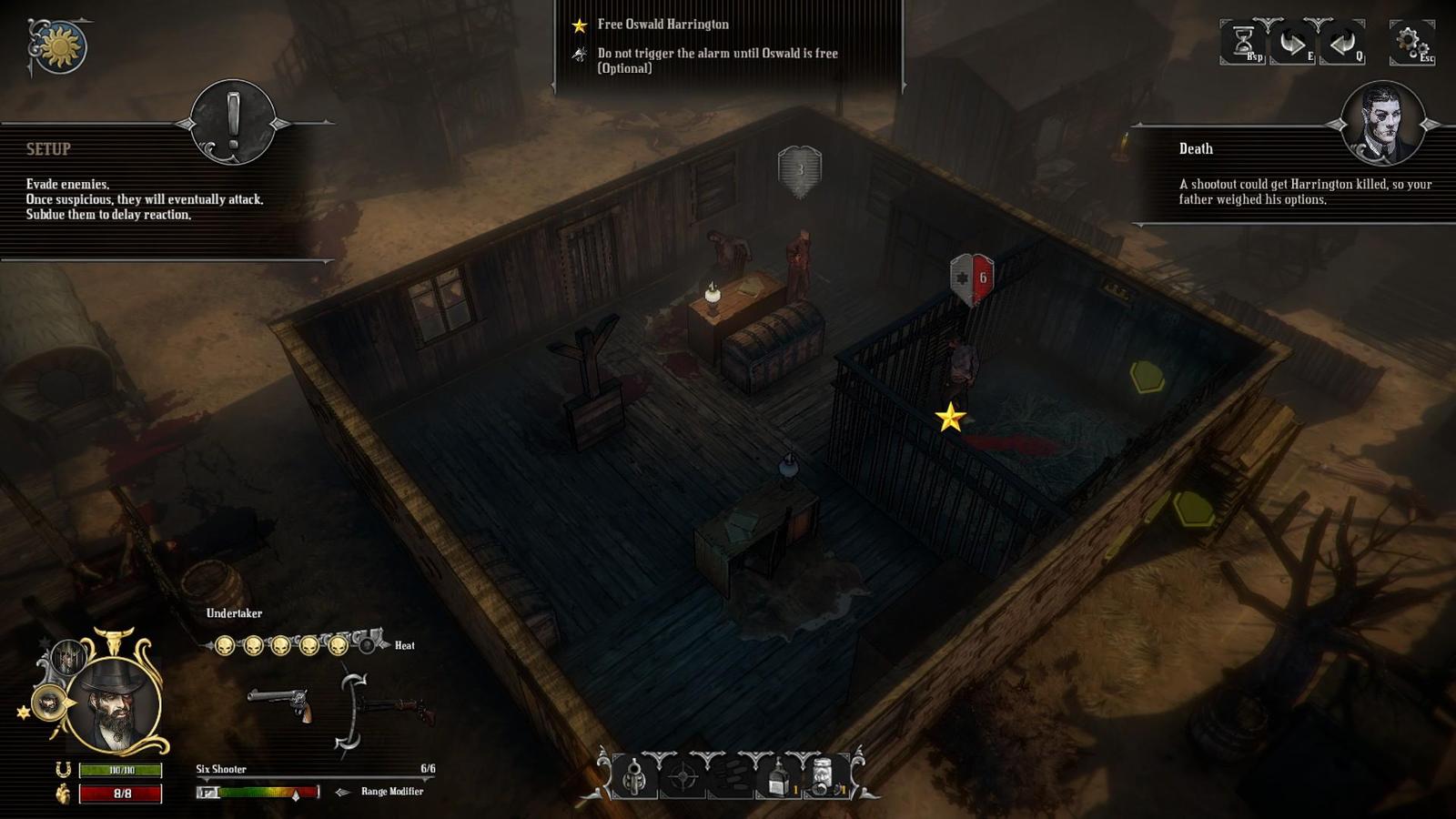The image size is (1456, 819).
Task: Select the next character arrow button
Action: [1292, 42]
